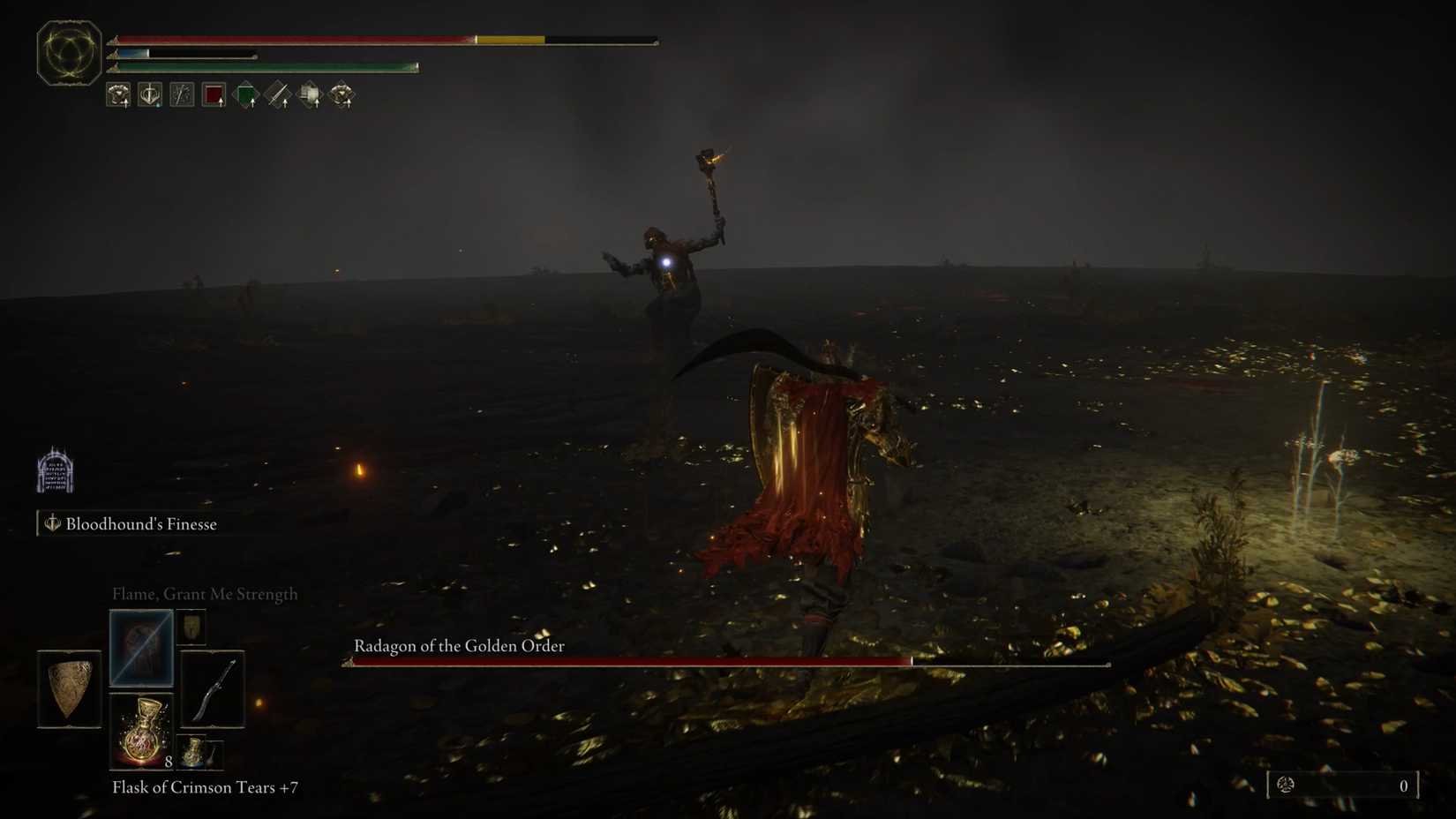The image size is (1456, 819).
Task: Click the Bloodhound's Finesse skill icon
Action: tap(51, 523)
